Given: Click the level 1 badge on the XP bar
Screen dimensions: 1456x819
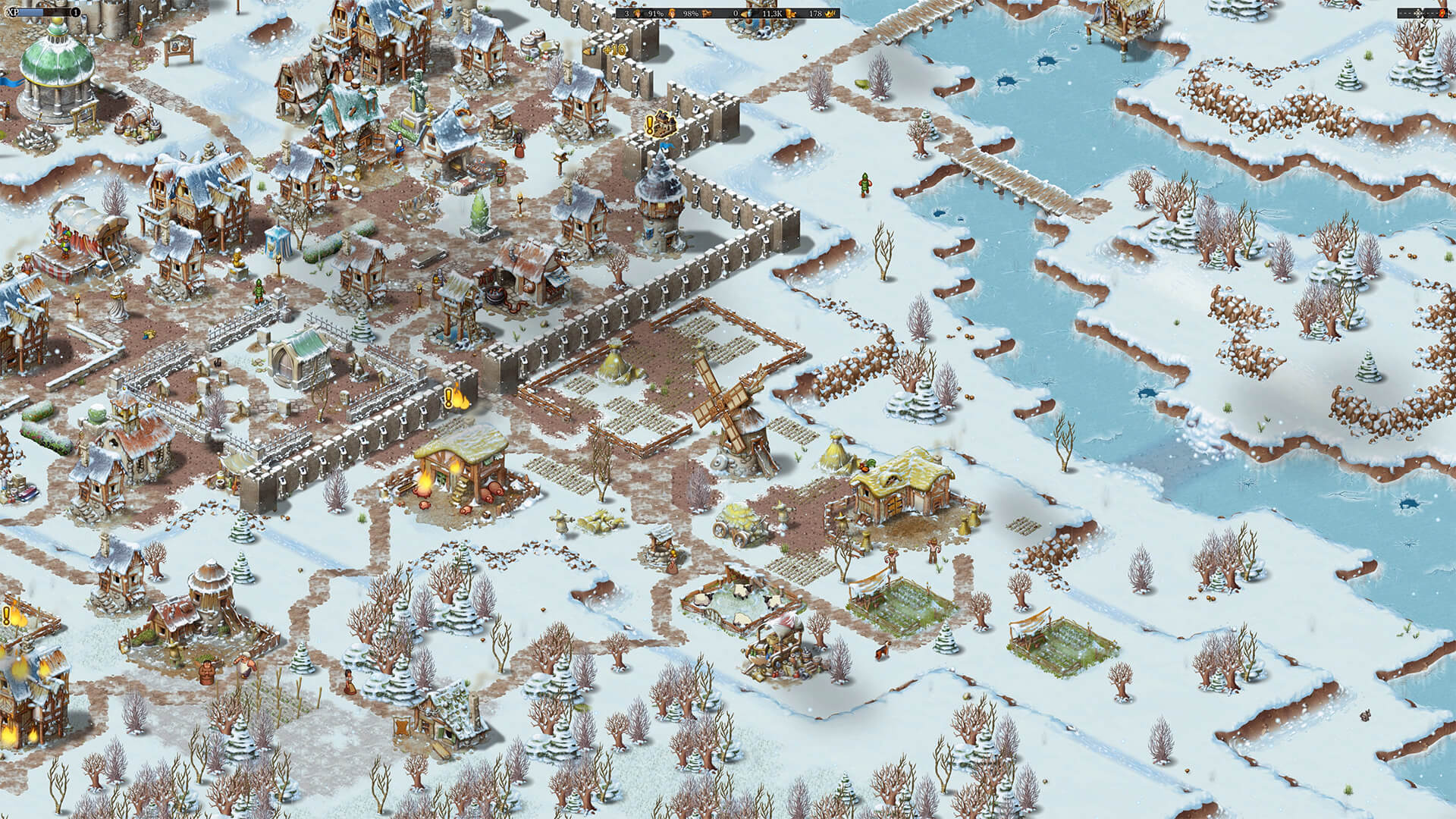Looking at the screenshot, I should [76, 12].
